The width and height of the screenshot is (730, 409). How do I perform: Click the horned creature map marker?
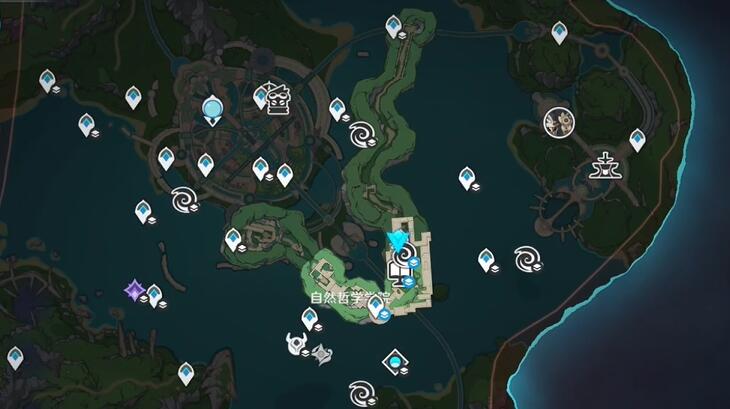296,344
